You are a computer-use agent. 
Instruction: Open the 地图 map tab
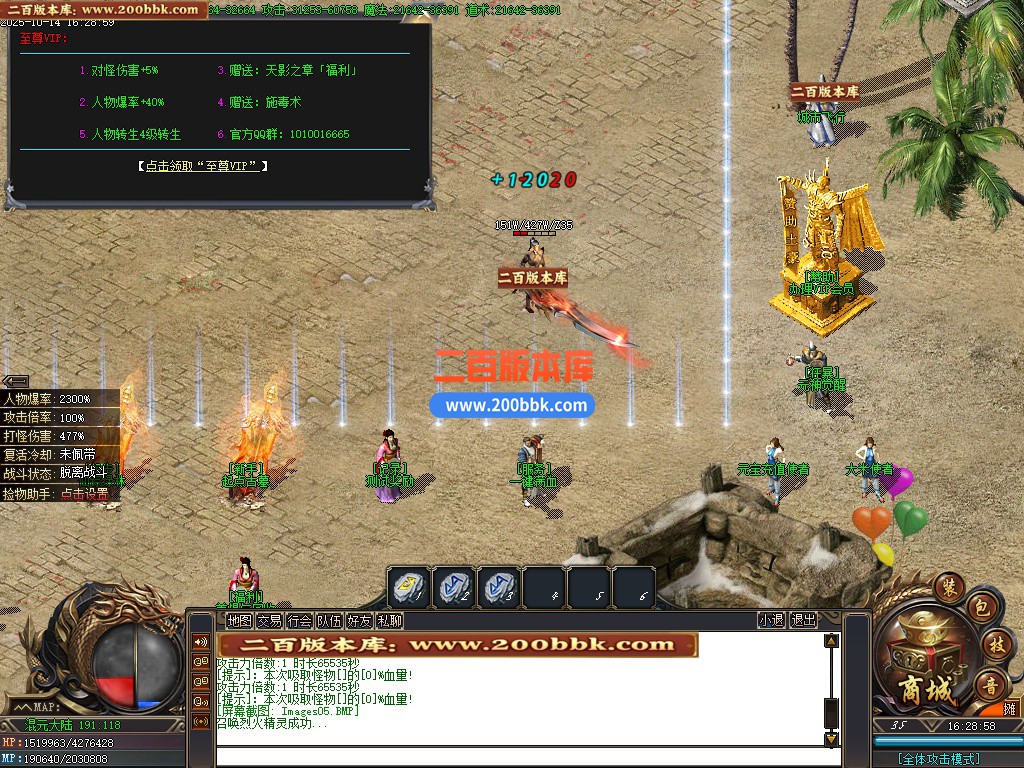click(x=238, y=621)
